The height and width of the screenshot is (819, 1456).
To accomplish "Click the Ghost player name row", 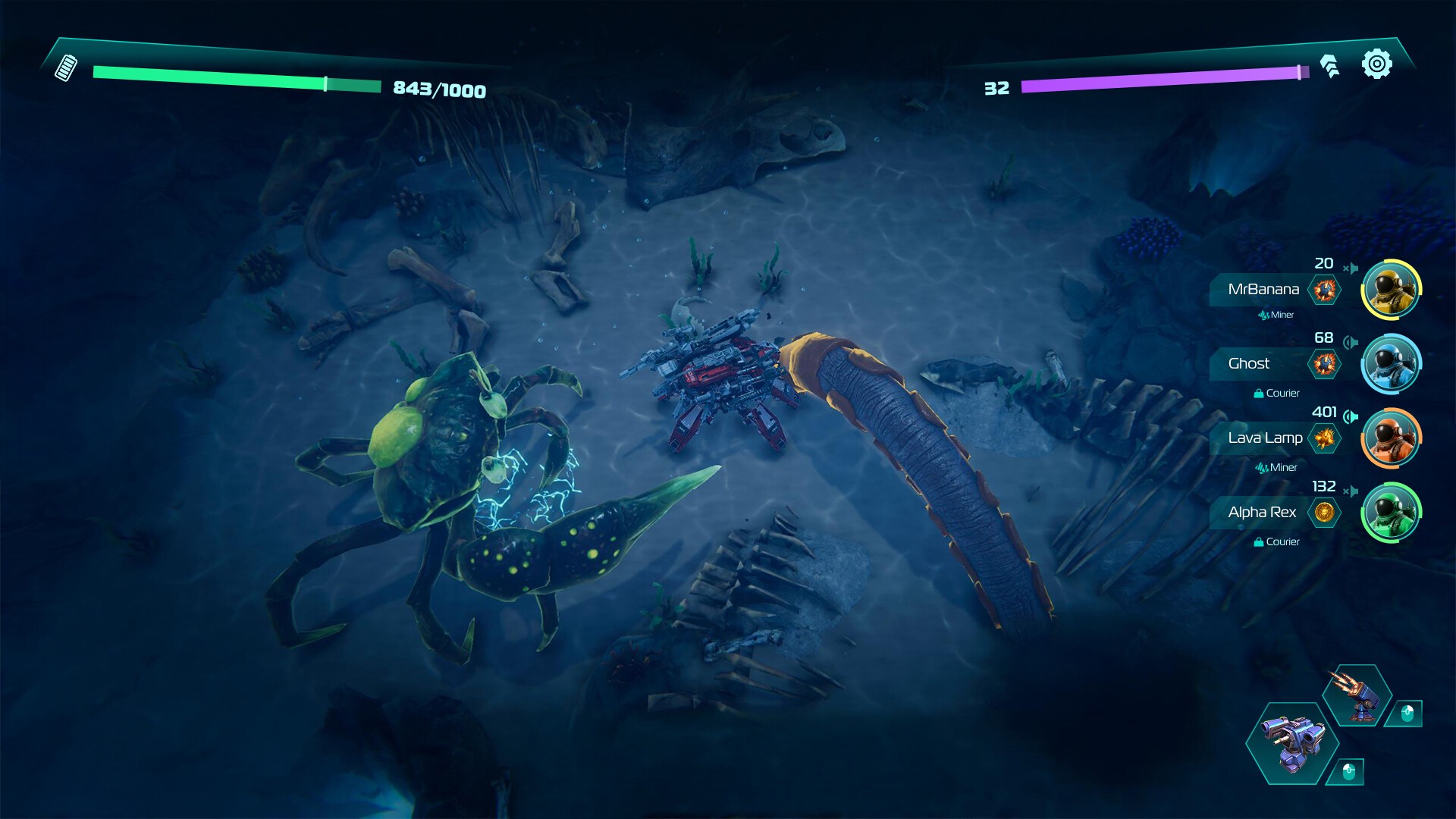I will tap(1249, 364).
